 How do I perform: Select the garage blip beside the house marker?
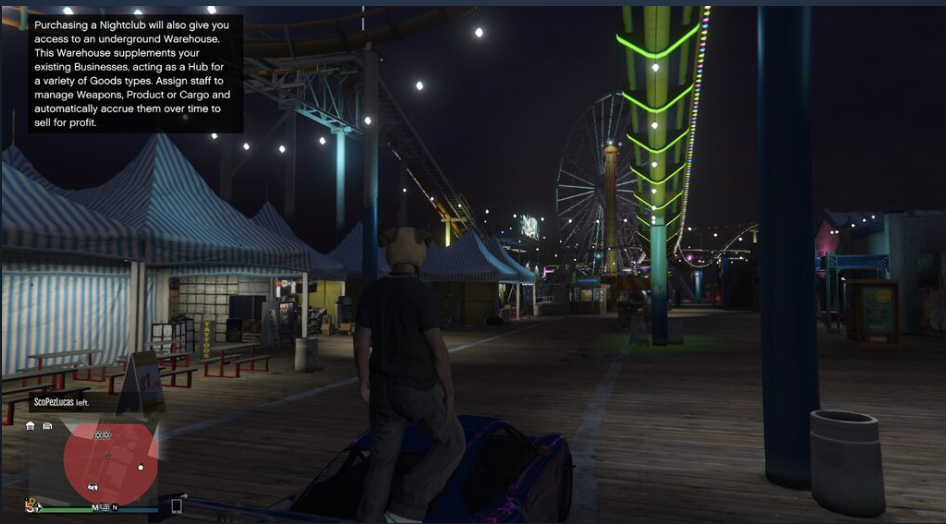point(47,426)
